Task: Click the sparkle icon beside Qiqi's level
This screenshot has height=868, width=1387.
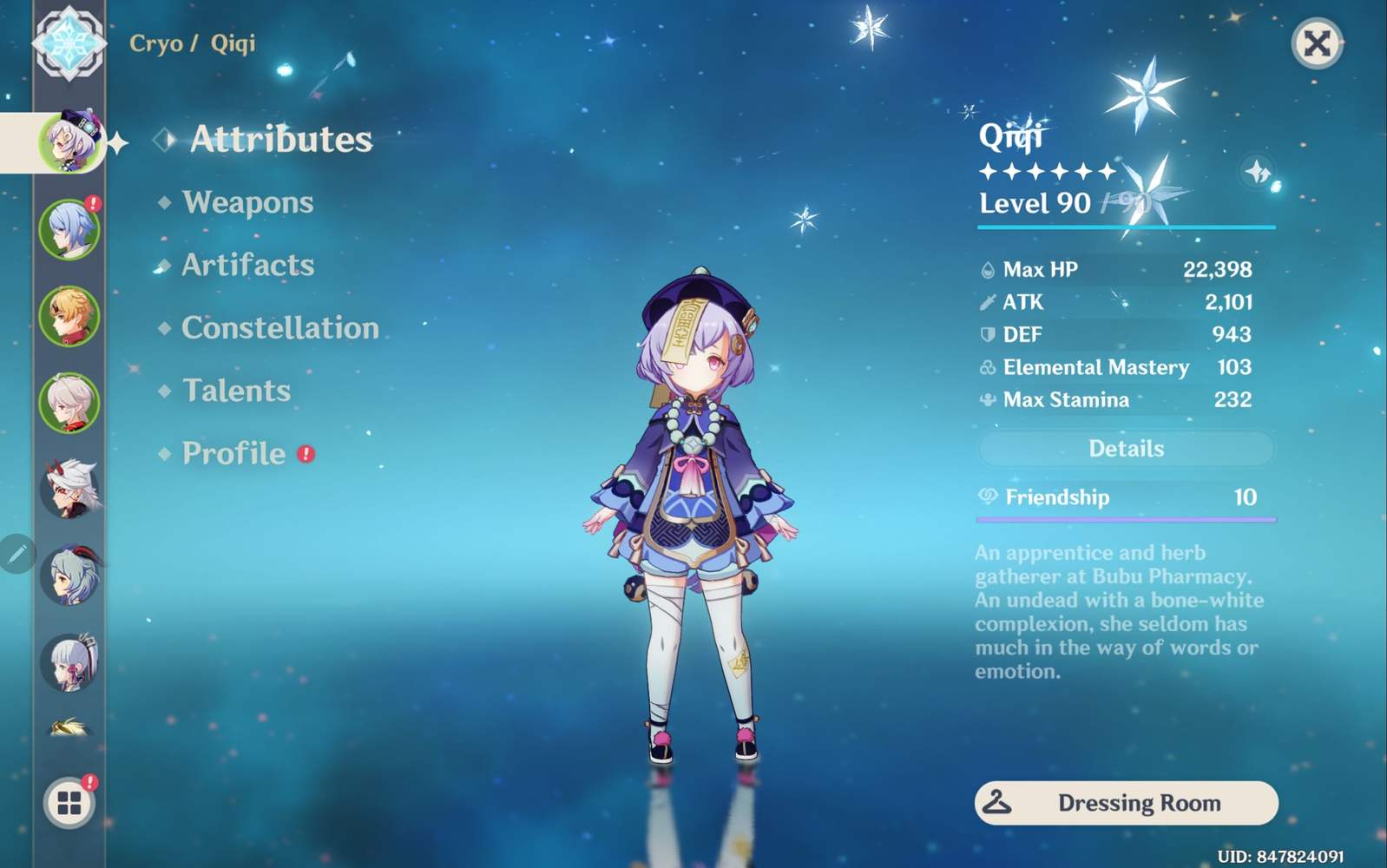Action: (1258, 172)
